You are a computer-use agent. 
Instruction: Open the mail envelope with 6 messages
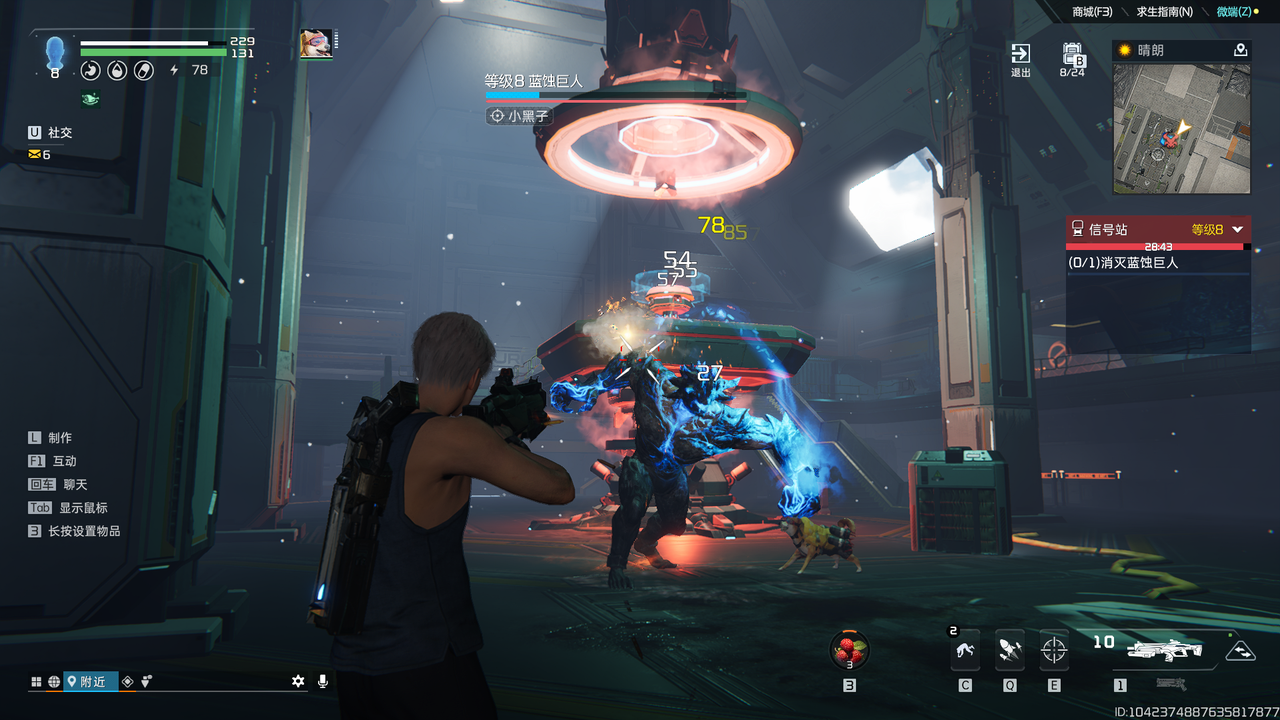coord(40,155)
